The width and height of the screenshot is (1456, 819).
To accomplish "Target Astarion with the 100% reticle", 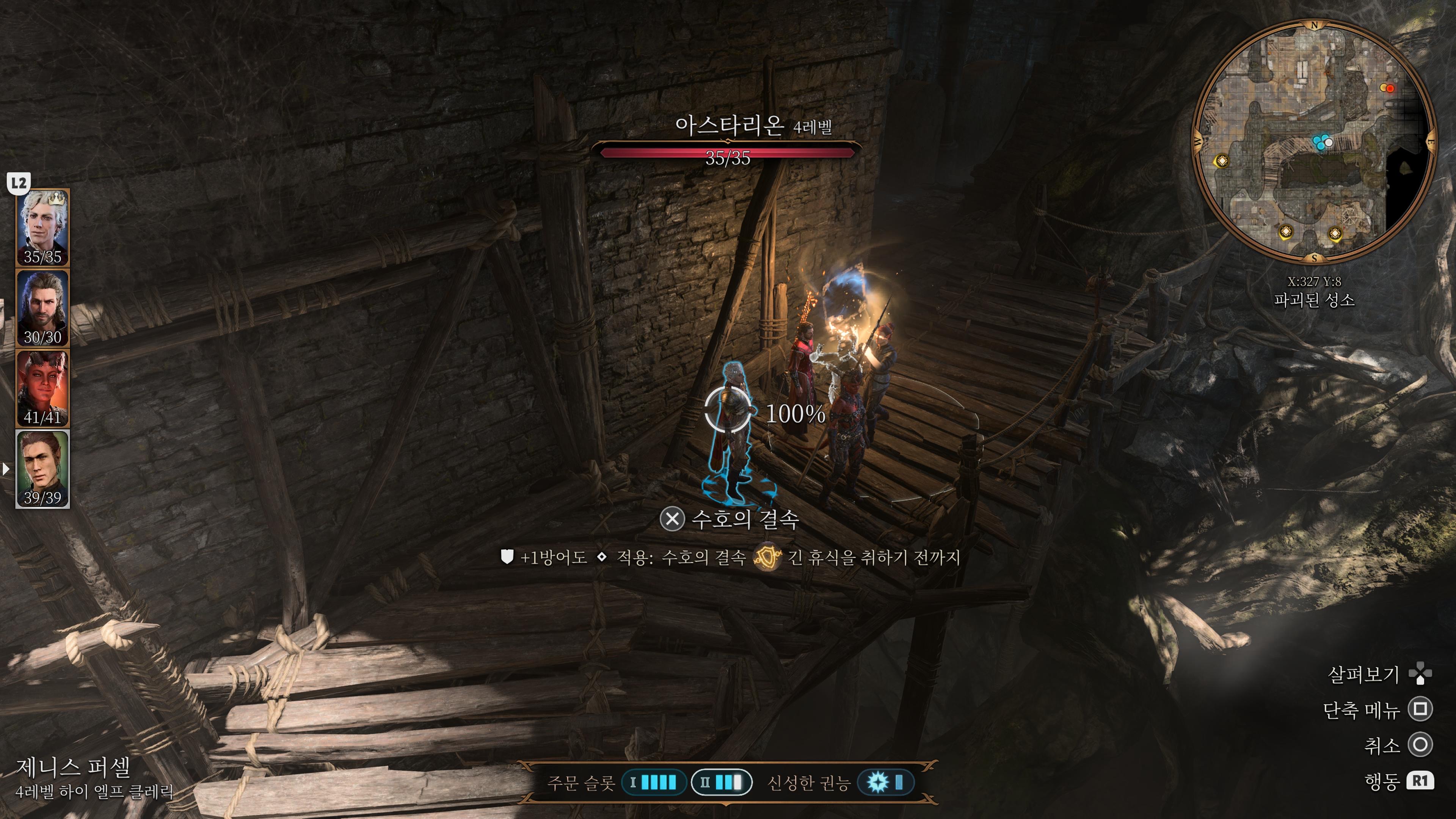I will click(728, 411).
